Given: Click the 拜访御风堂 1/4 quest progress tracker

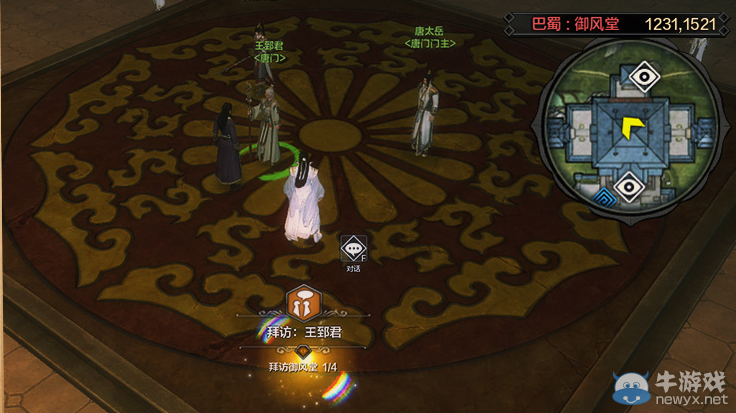Looking at the screenshot, I should click(x=303, y=368).
